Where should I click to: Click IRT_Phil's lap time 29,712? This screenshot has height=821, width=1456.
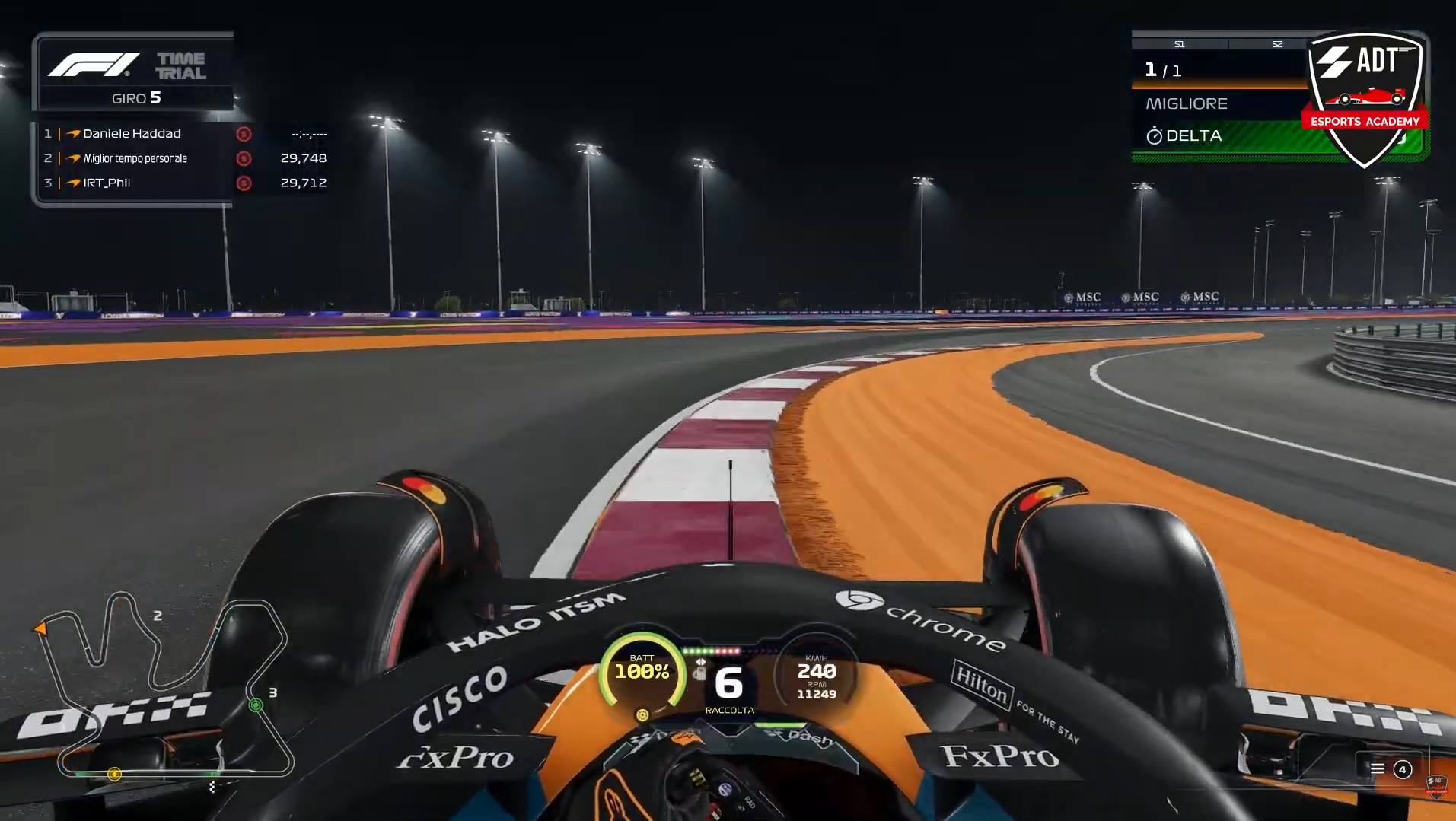tap(304, 182)
